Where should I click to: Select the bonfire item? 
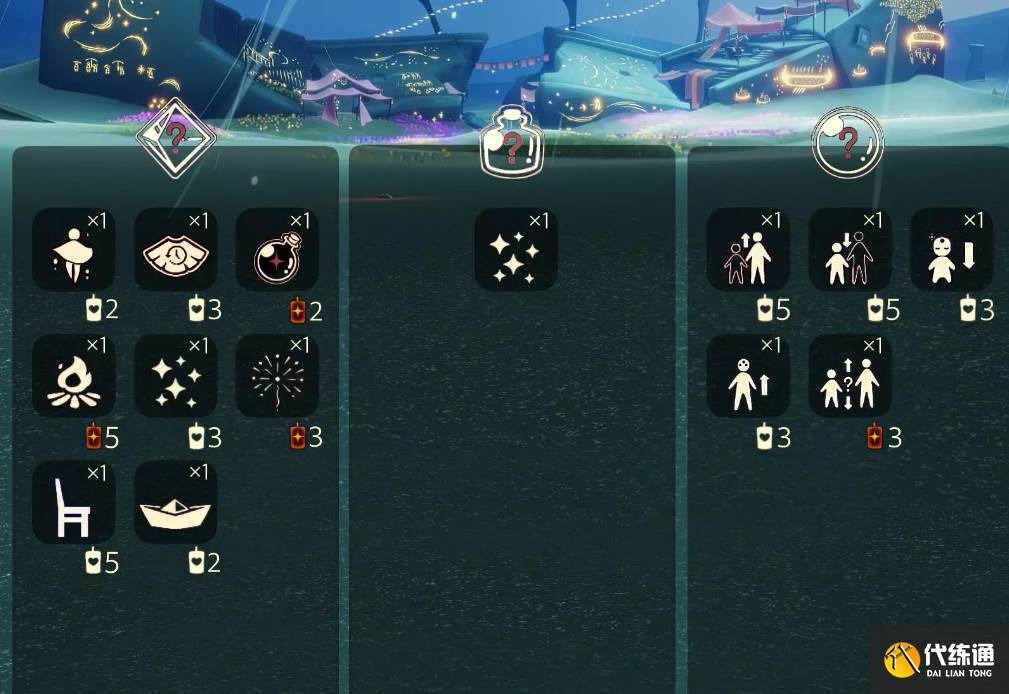coord(74,376)
